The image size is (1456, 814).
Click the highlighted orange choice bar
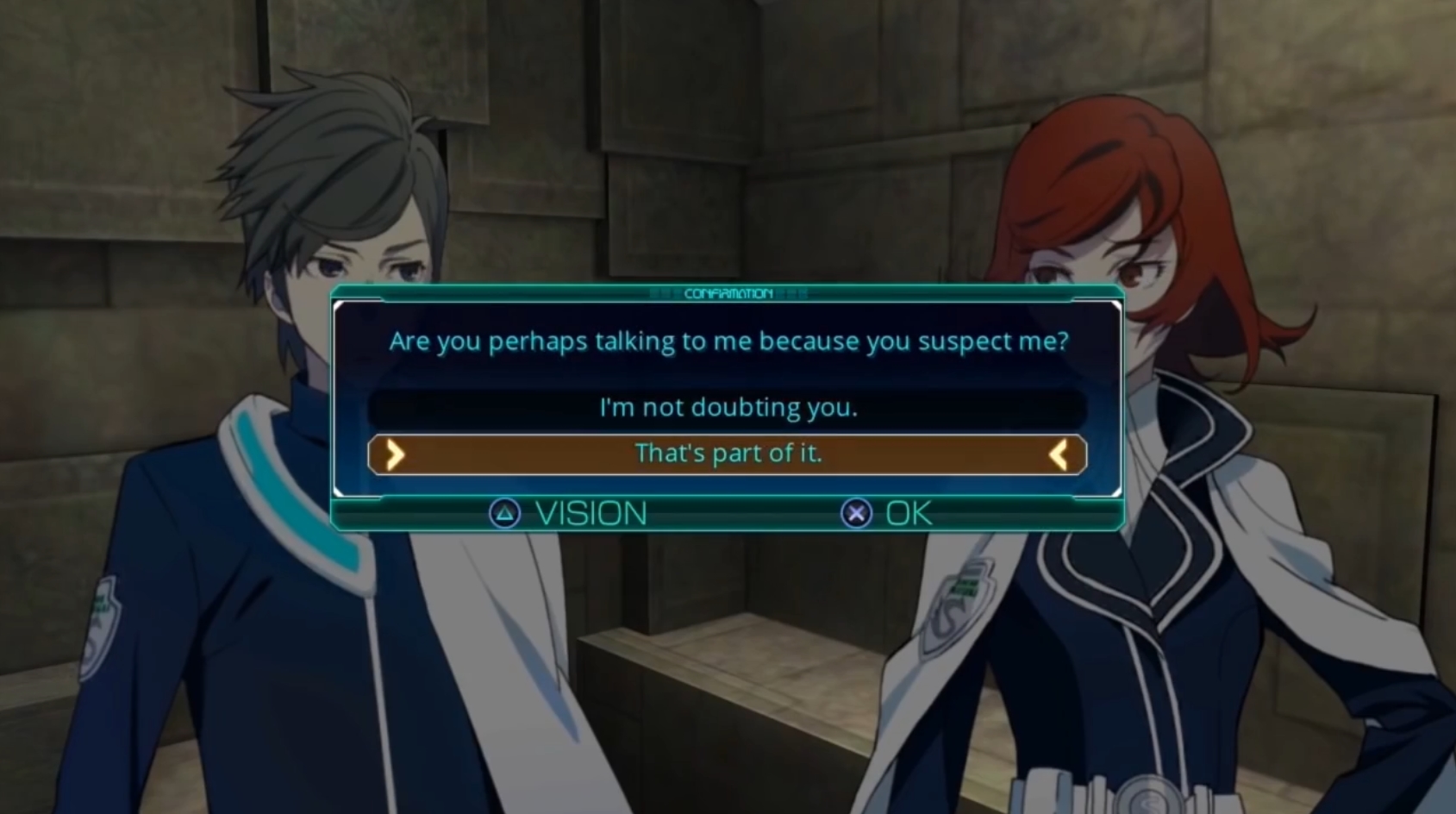[728, 454]
